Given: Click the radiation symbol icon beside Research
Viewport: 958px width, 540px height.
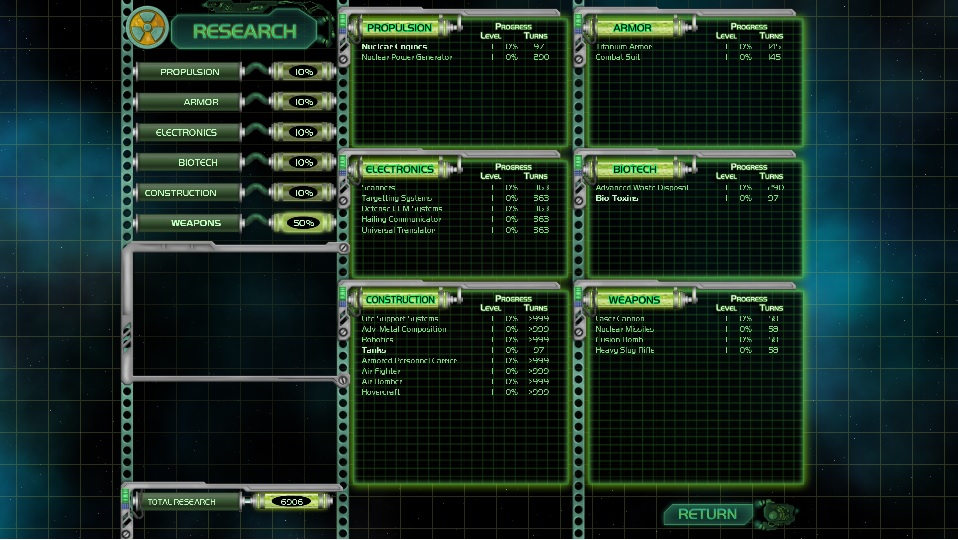Looking at the screenshot, I should click(x=148, y=27).
